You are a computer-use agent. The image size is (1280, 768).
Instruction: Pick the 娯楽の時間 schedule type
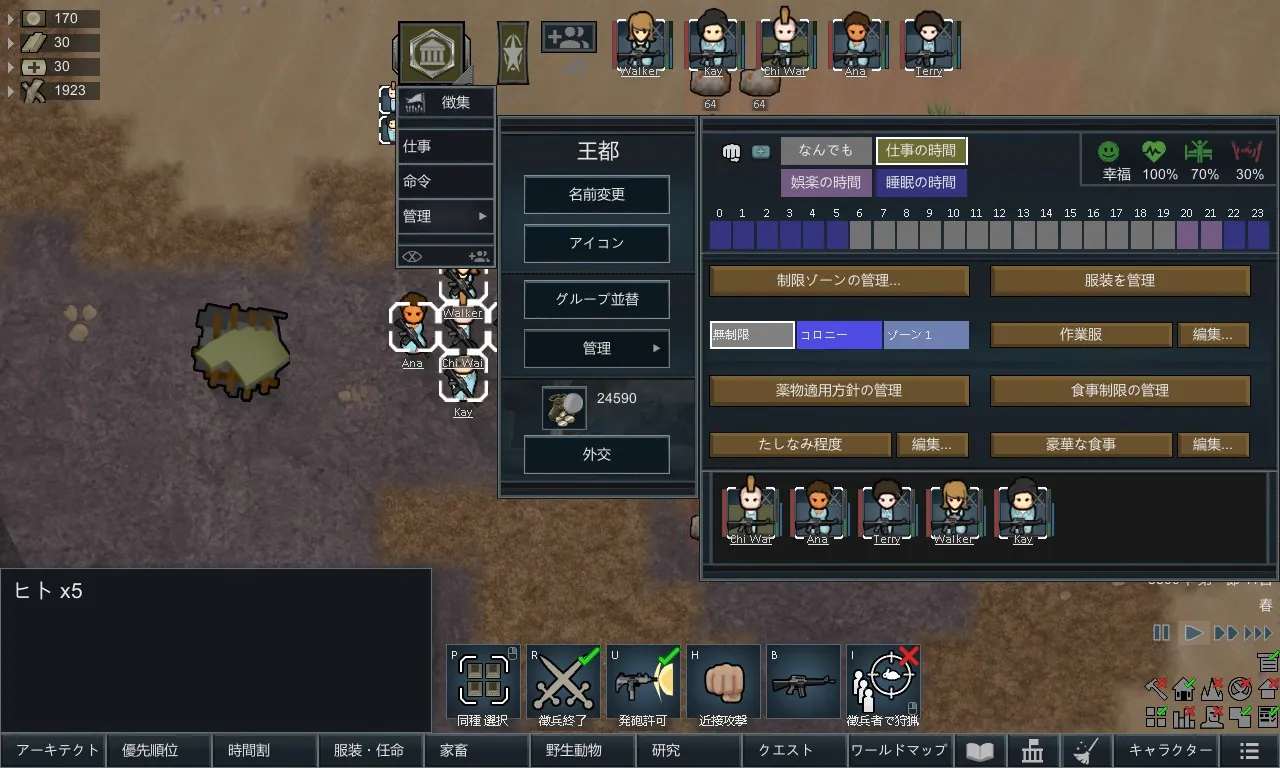826,183
